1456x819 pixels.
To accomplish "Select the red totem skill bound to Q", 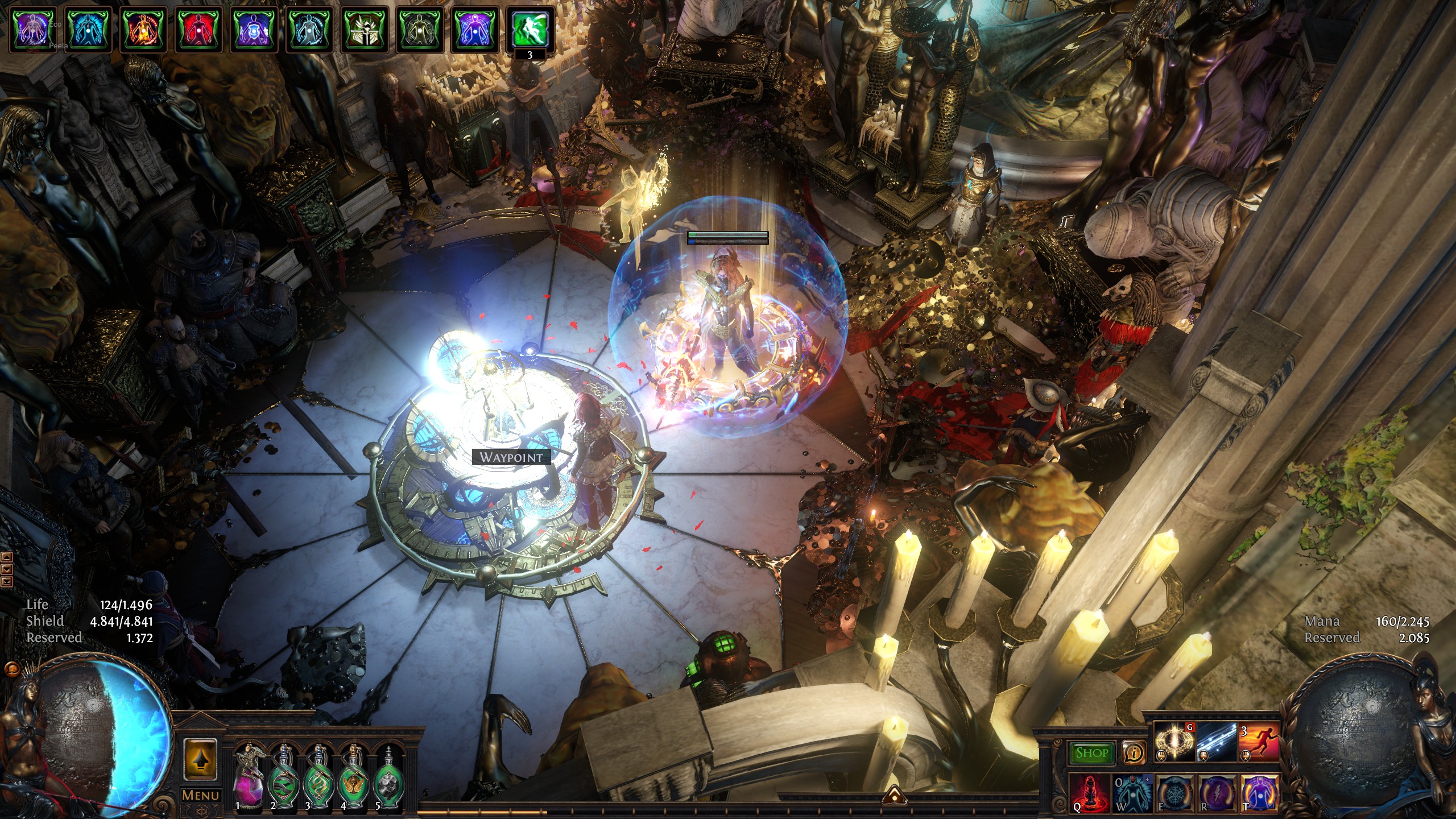I will click(1090, 791).
